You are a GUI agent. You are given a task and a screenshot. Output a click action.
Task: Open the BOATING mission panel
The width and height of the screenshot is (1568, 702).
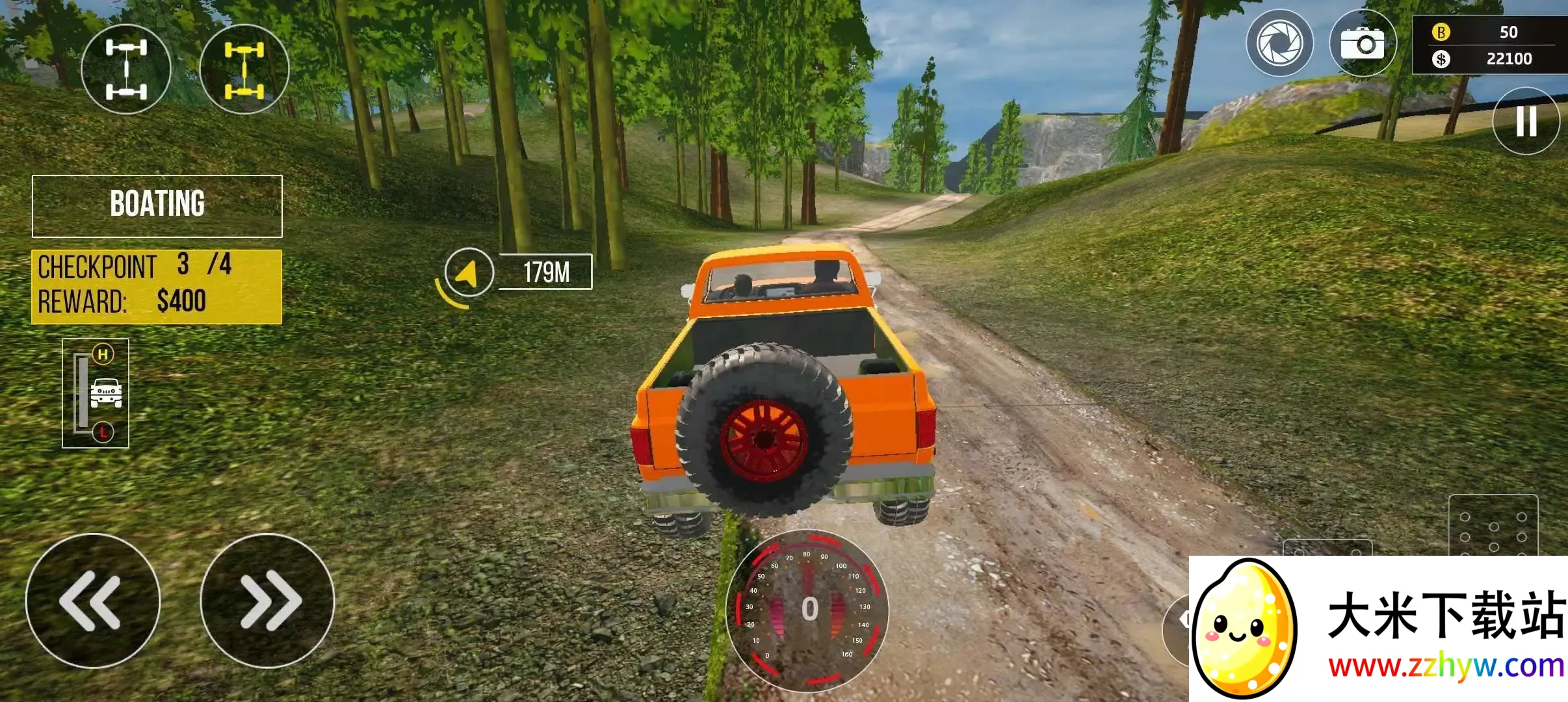pos(157,205)
